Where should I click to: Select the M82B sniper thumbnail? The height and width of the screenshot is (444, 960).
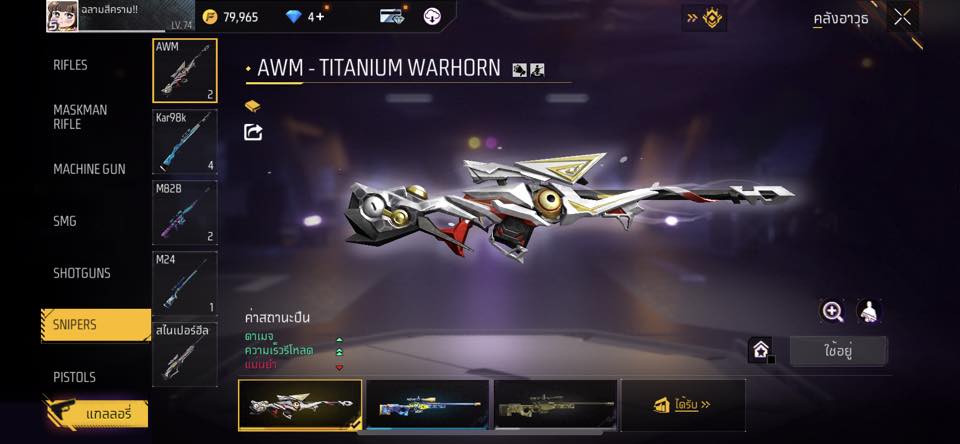(x=185, y=213)
